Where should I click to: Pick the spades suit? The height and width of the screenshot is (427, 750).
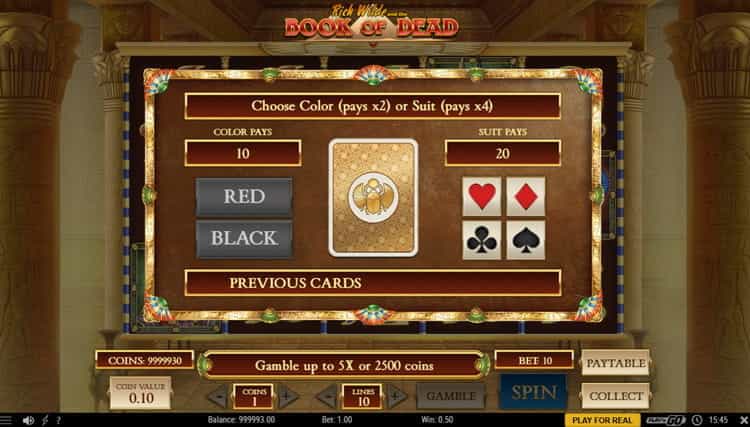pyautogui.click(x=525, y=239)
